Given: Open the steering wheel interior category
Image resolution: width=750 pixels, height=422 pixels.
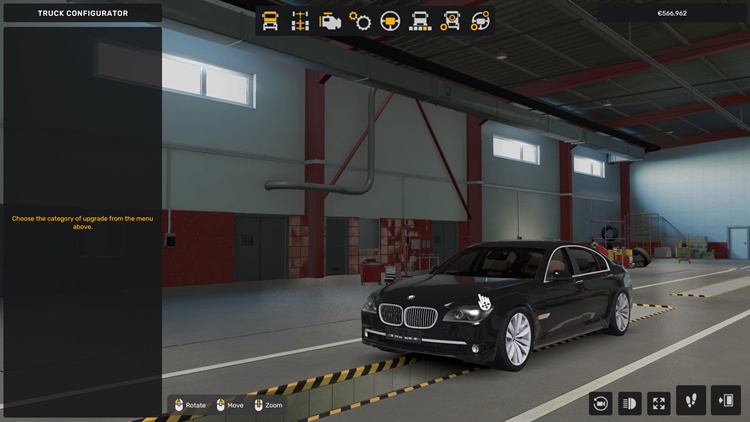Looking at the screenshot, I should pyautogui.click(x=390, y=20).
